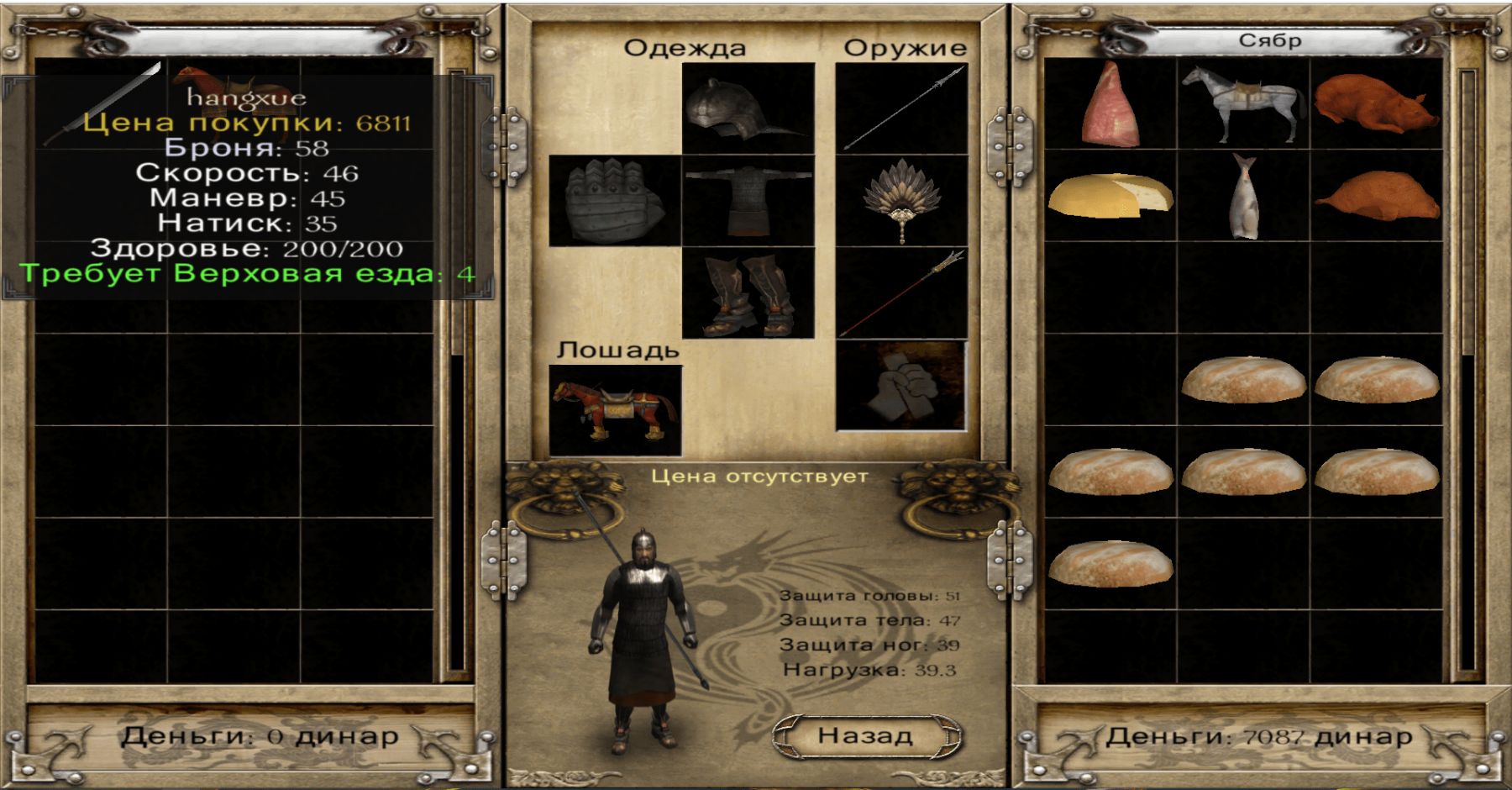1512x790 pixels.
Task: Click the empty fist weapon slot
Action: point(902,386)
